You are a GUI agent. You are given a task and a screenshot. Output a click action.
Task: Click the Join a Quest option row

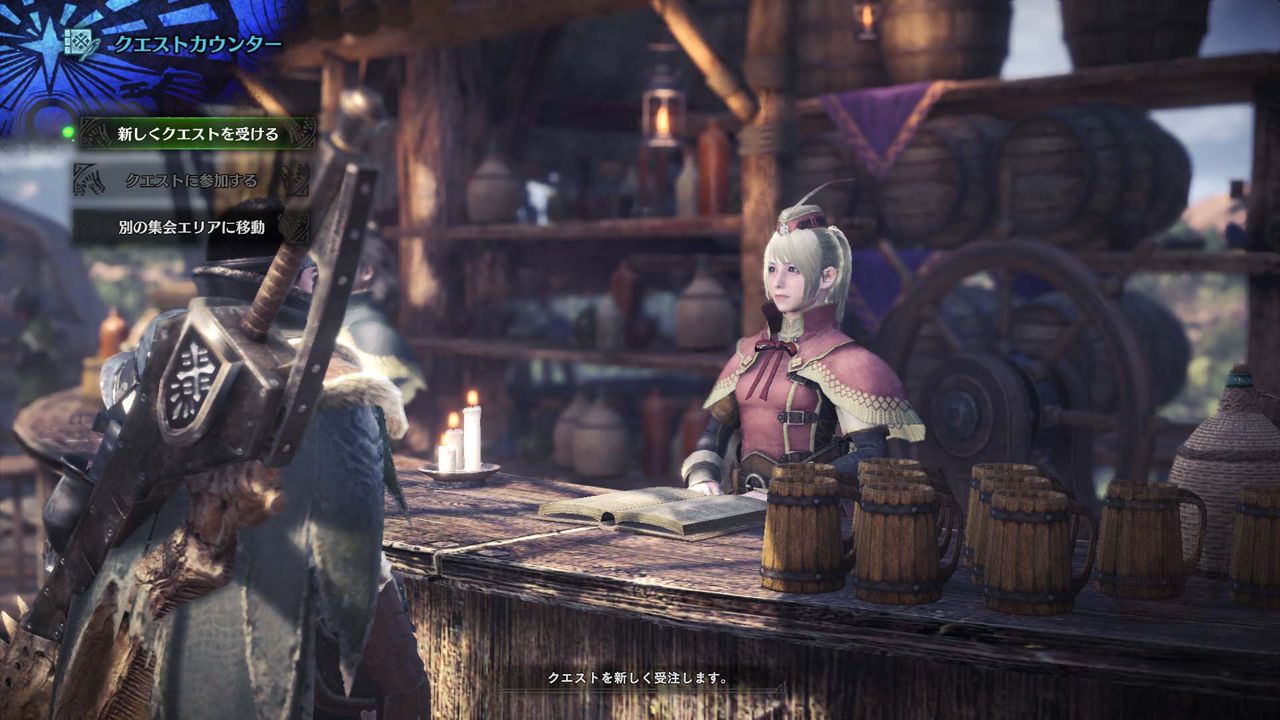pos(193,180)
